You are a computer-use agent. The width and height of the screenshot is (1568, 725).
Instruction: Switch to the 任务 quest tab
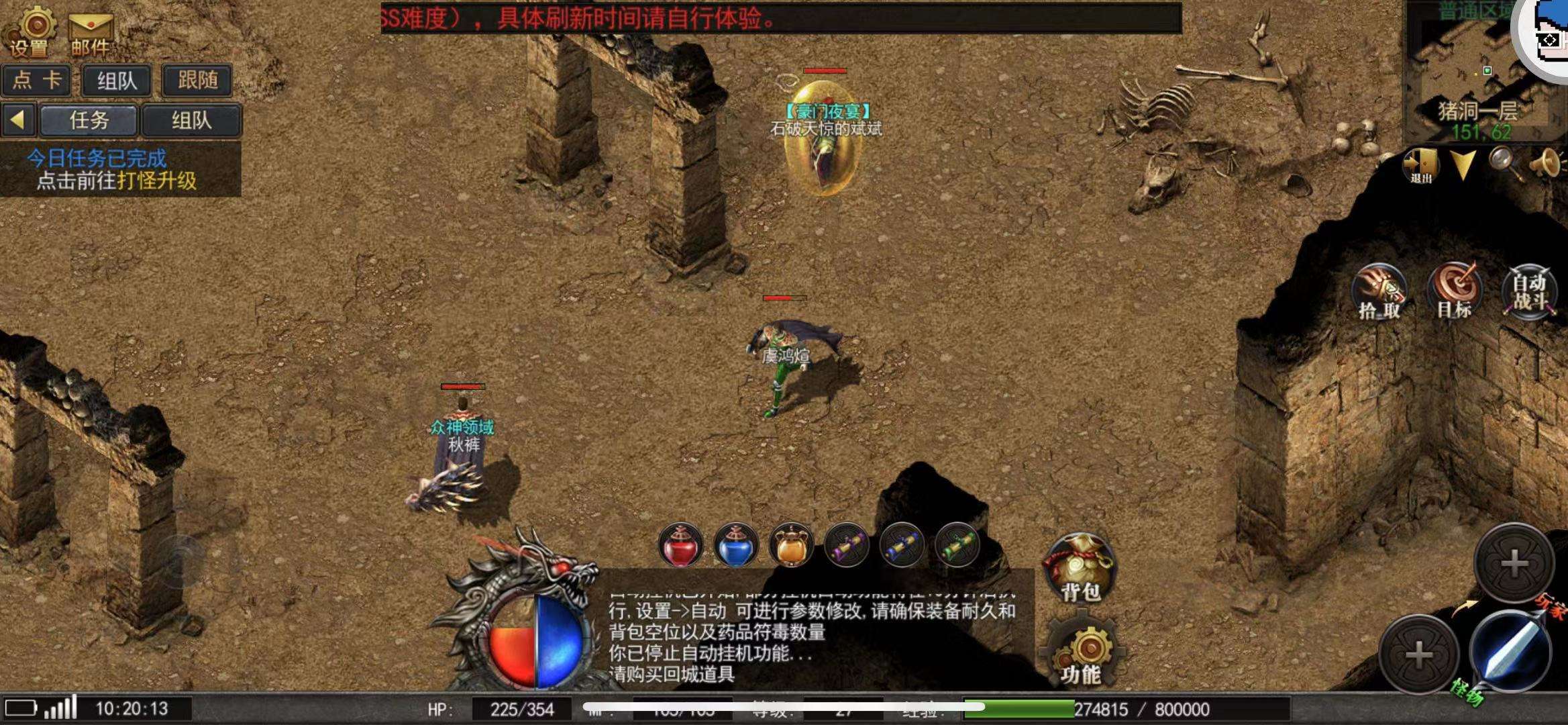click(x=91, y=121)
